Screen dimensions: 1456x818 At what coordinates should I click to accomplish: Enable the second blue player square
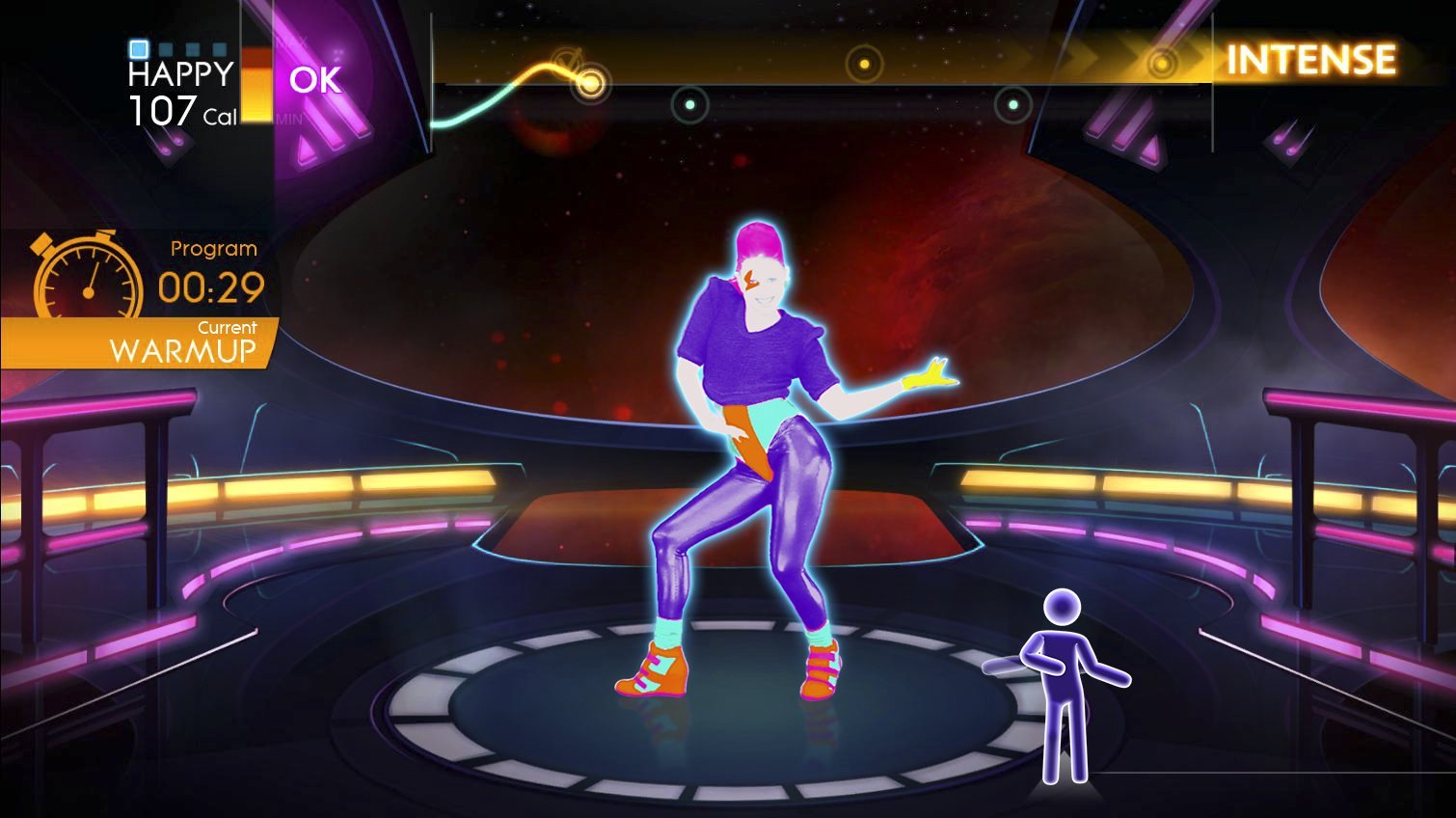tap(166, 46)
